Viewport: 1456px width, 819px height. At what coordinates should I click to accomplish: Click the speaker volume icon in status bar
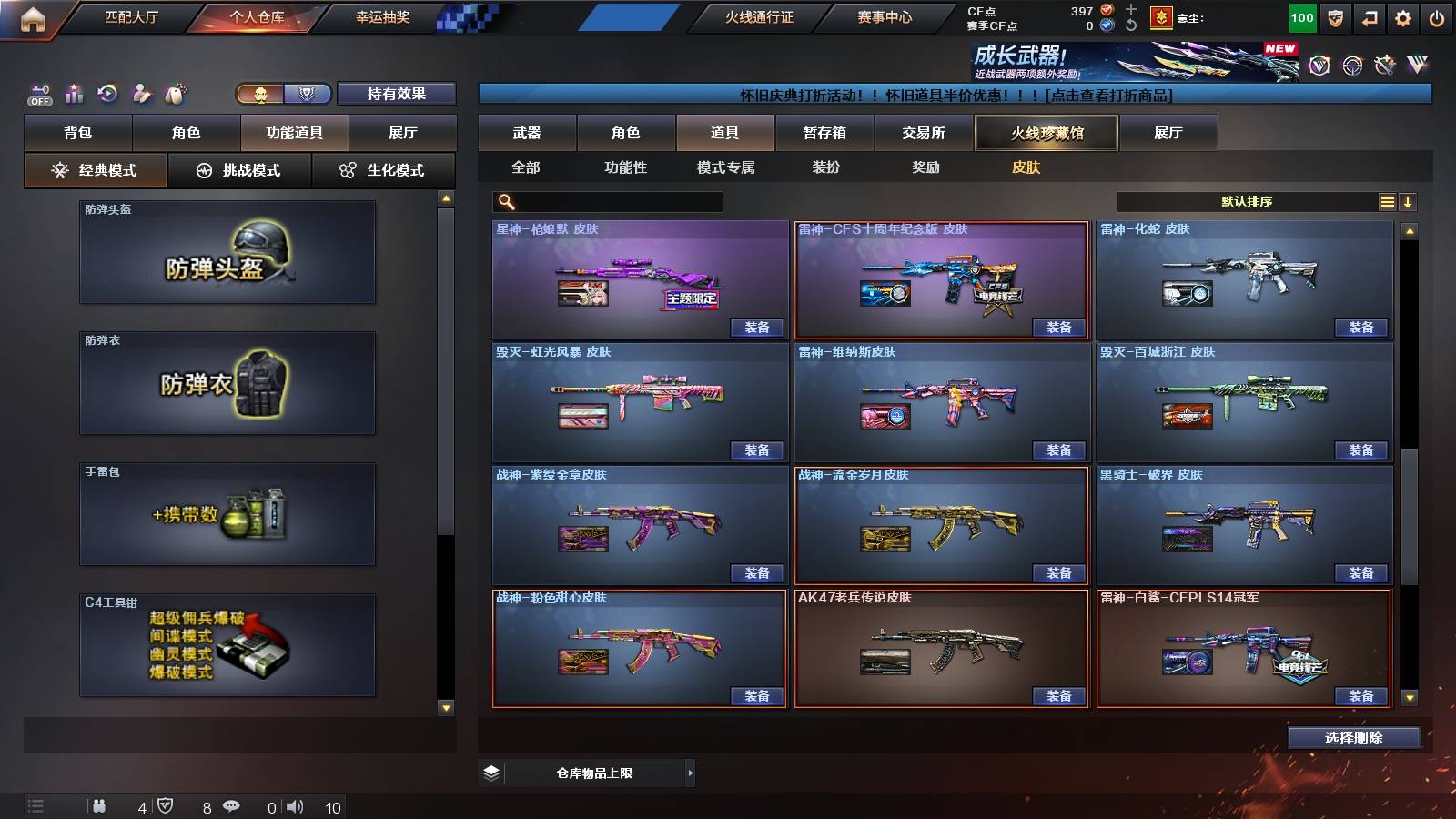click(x=295, y=805)
